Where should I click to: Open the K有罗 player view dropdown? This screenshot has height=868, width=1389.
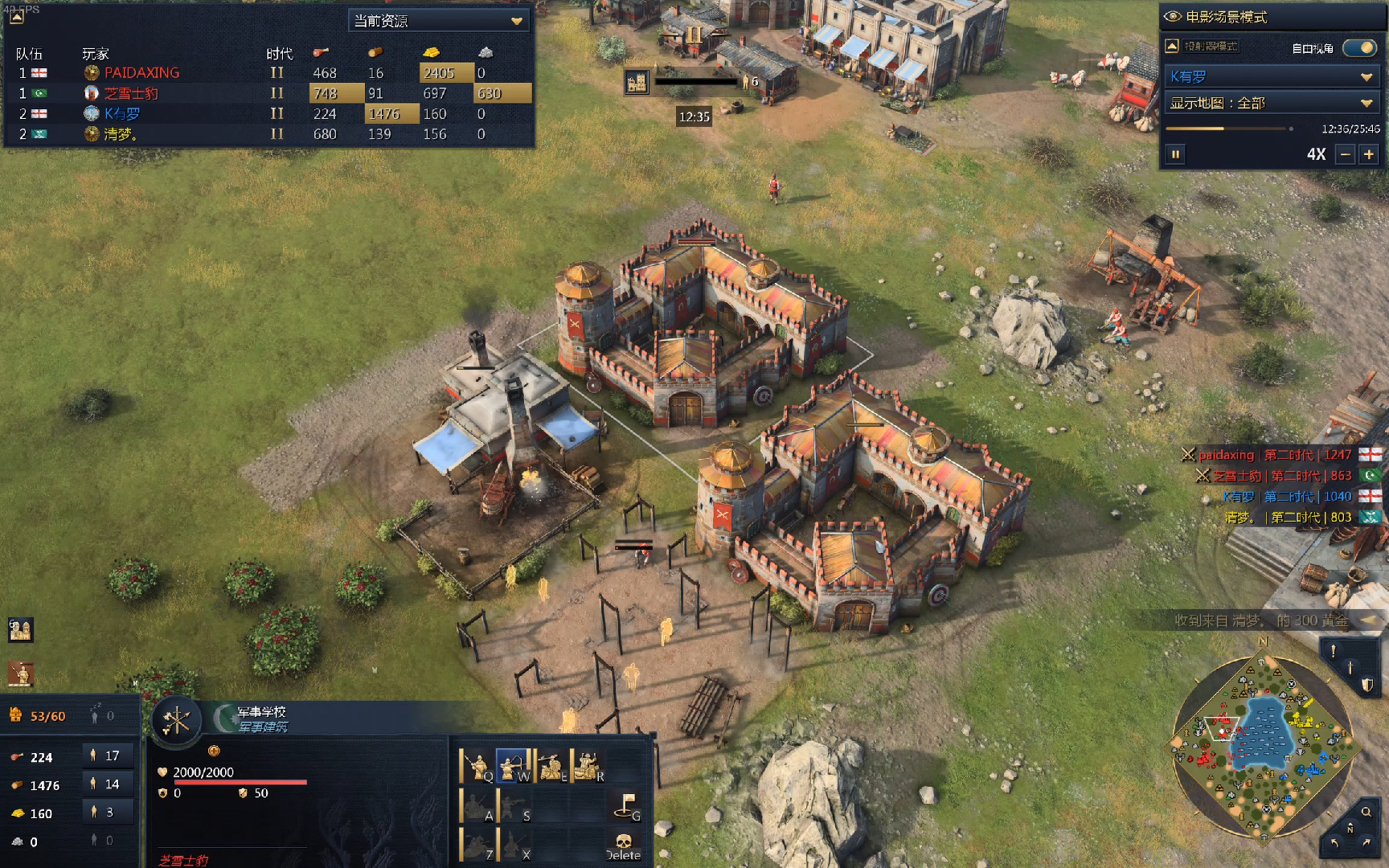click(x=1271, y=76)
